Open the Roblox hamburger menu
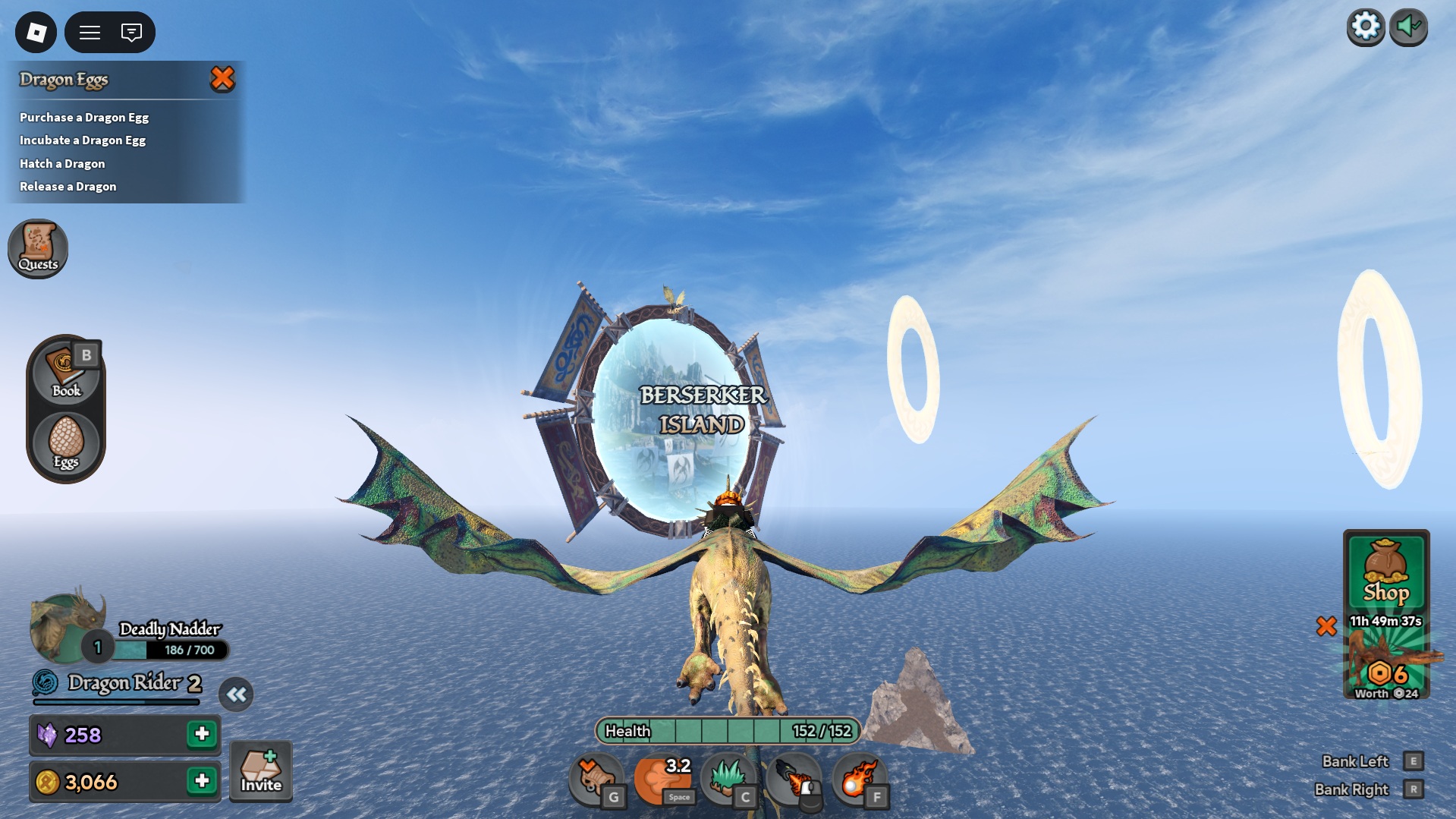 90,32
